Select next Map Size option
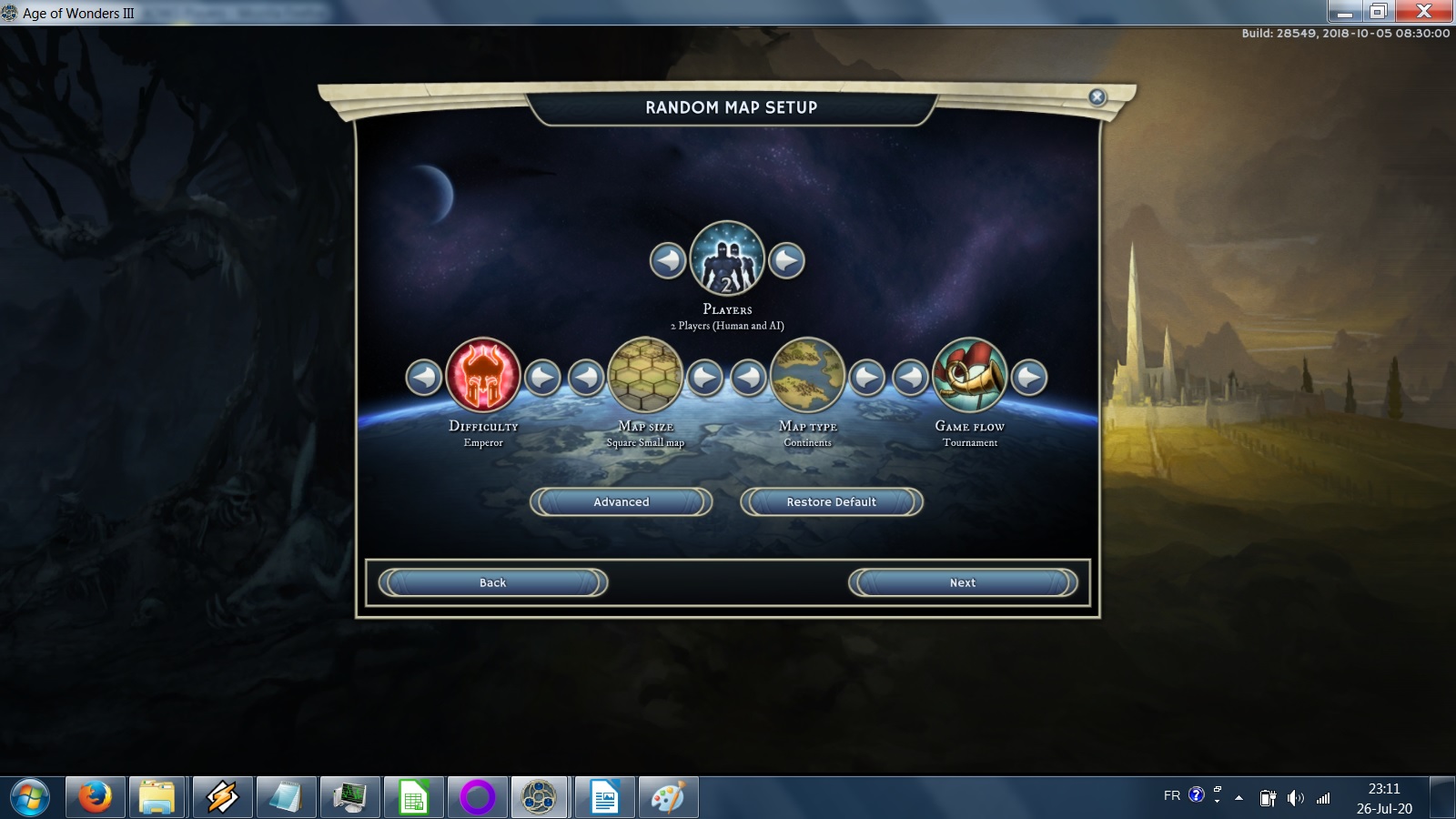The image size is (1456, 819). click(705, 377)
